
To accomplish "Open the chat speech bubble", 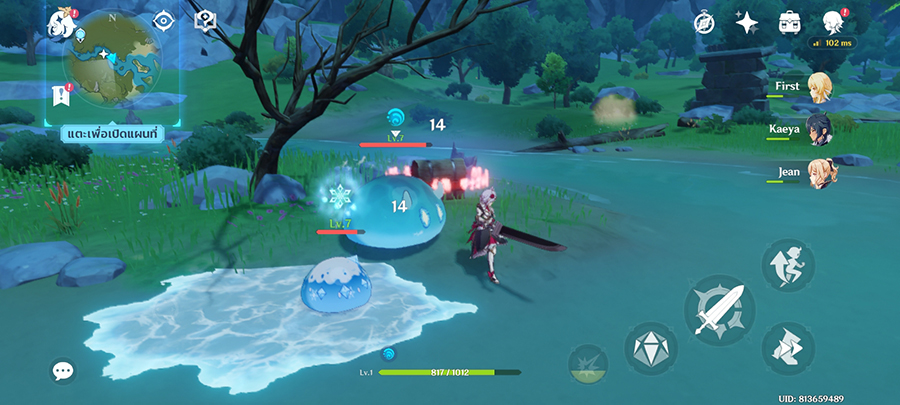I will click(x=63, y=371).
